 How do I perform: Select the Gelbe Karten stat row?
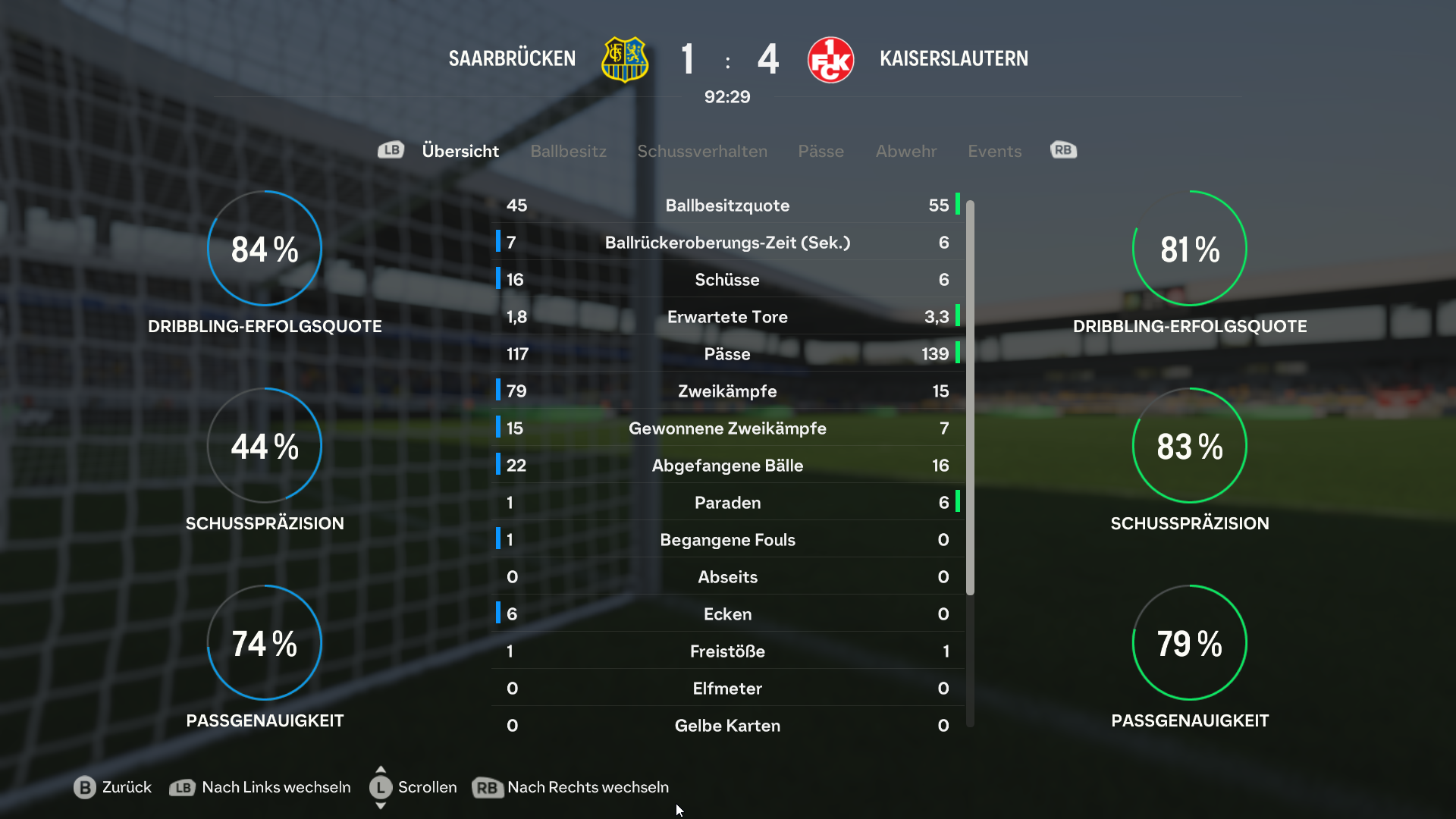[x=727, y=726]
